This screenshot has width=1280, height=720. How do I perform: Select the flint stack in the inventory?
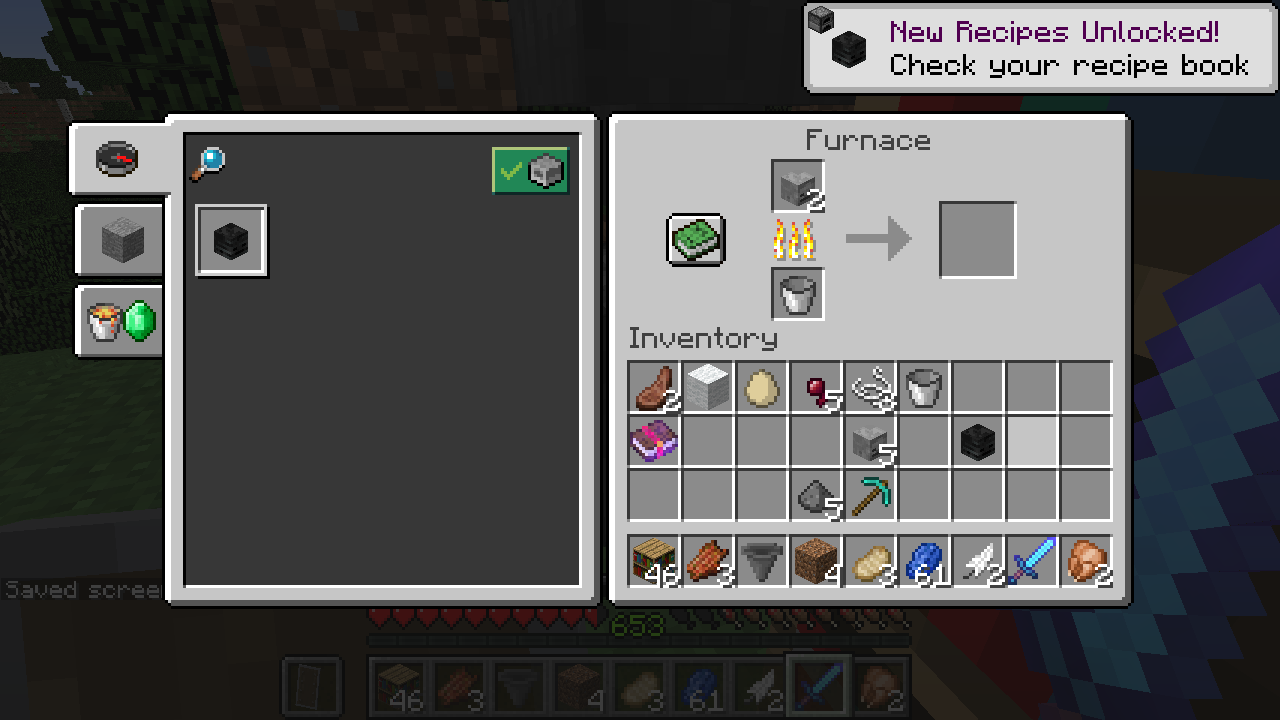tap(816, 495)
